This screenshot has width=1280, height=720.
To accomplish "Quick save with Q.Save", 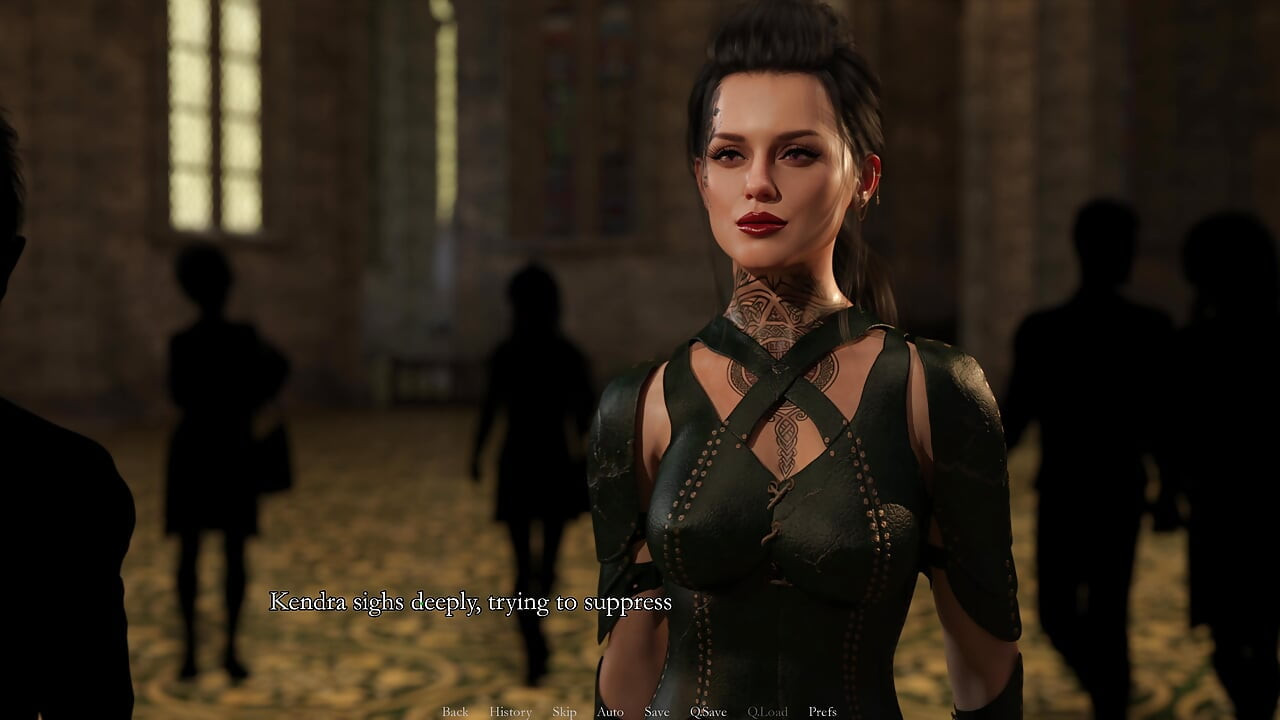I will 708,712.
